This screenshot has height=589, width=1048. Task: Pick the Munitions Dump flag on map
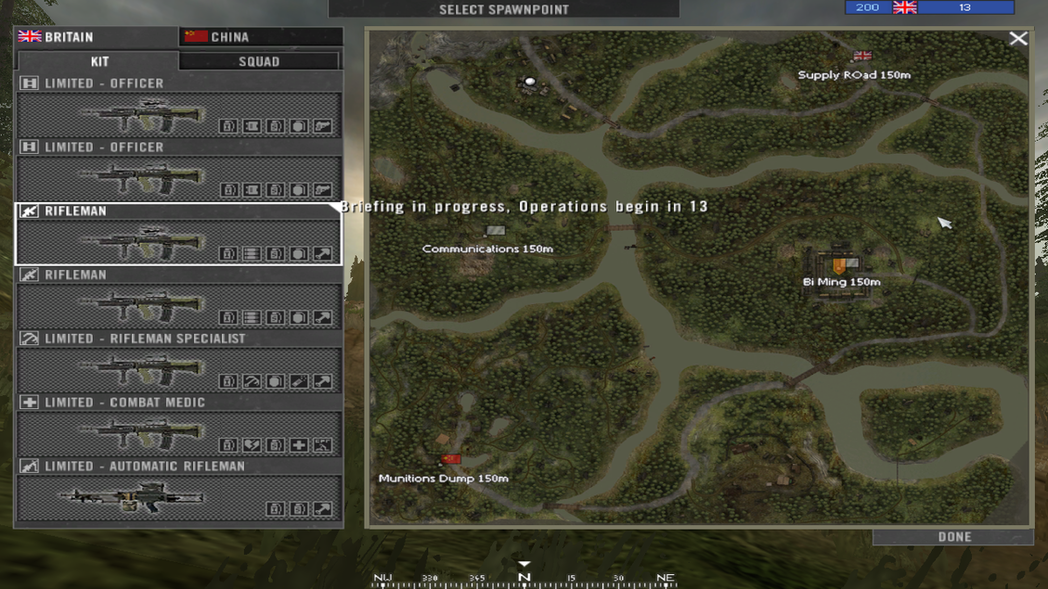click(451, 460)
